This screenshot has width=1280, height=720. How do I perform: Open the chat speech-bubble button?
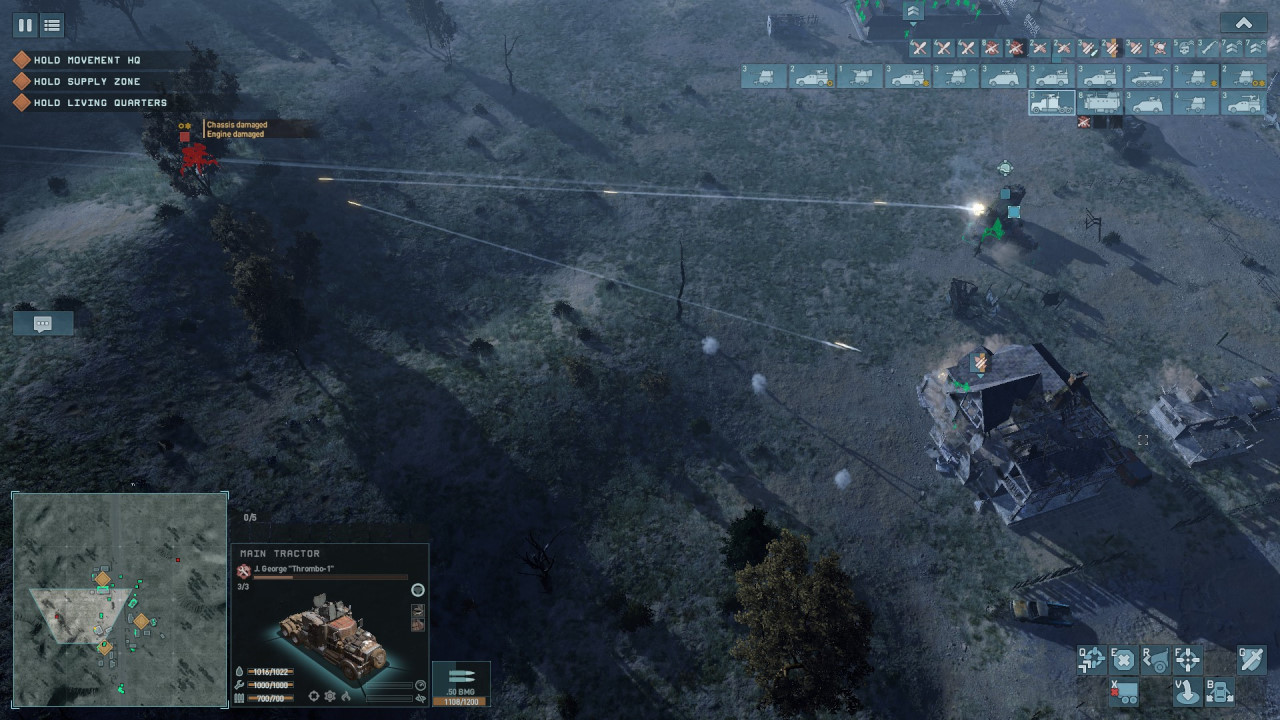click(43, 323)
